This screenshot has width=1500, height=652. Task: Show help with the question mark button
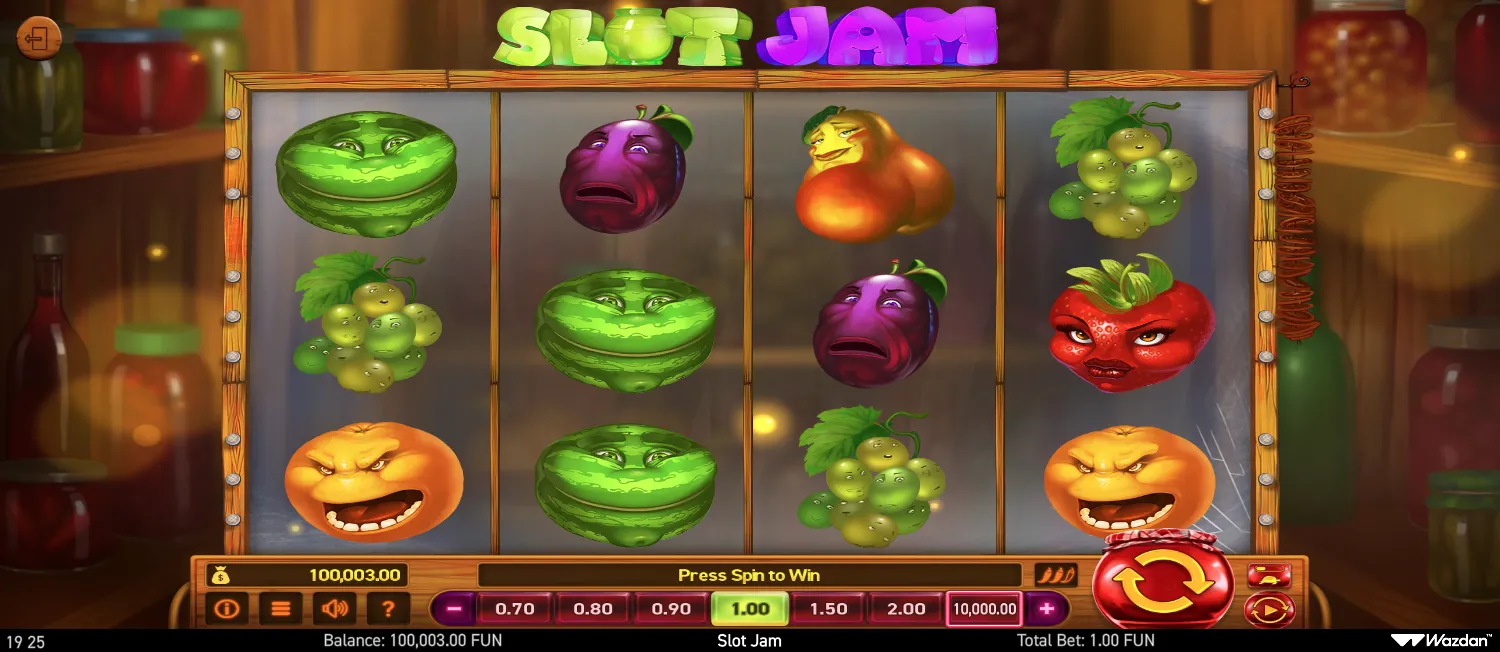[389, 608]
